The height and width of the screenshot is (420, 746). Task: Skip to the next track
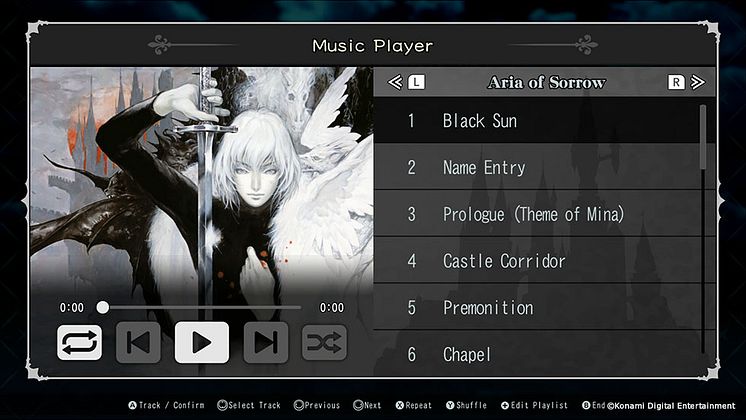point(265,343)
